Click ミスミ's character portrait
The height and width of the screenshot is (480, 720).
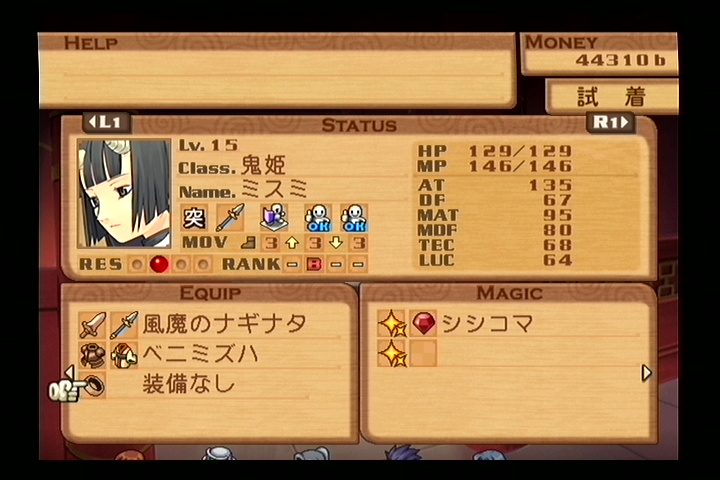125,192
